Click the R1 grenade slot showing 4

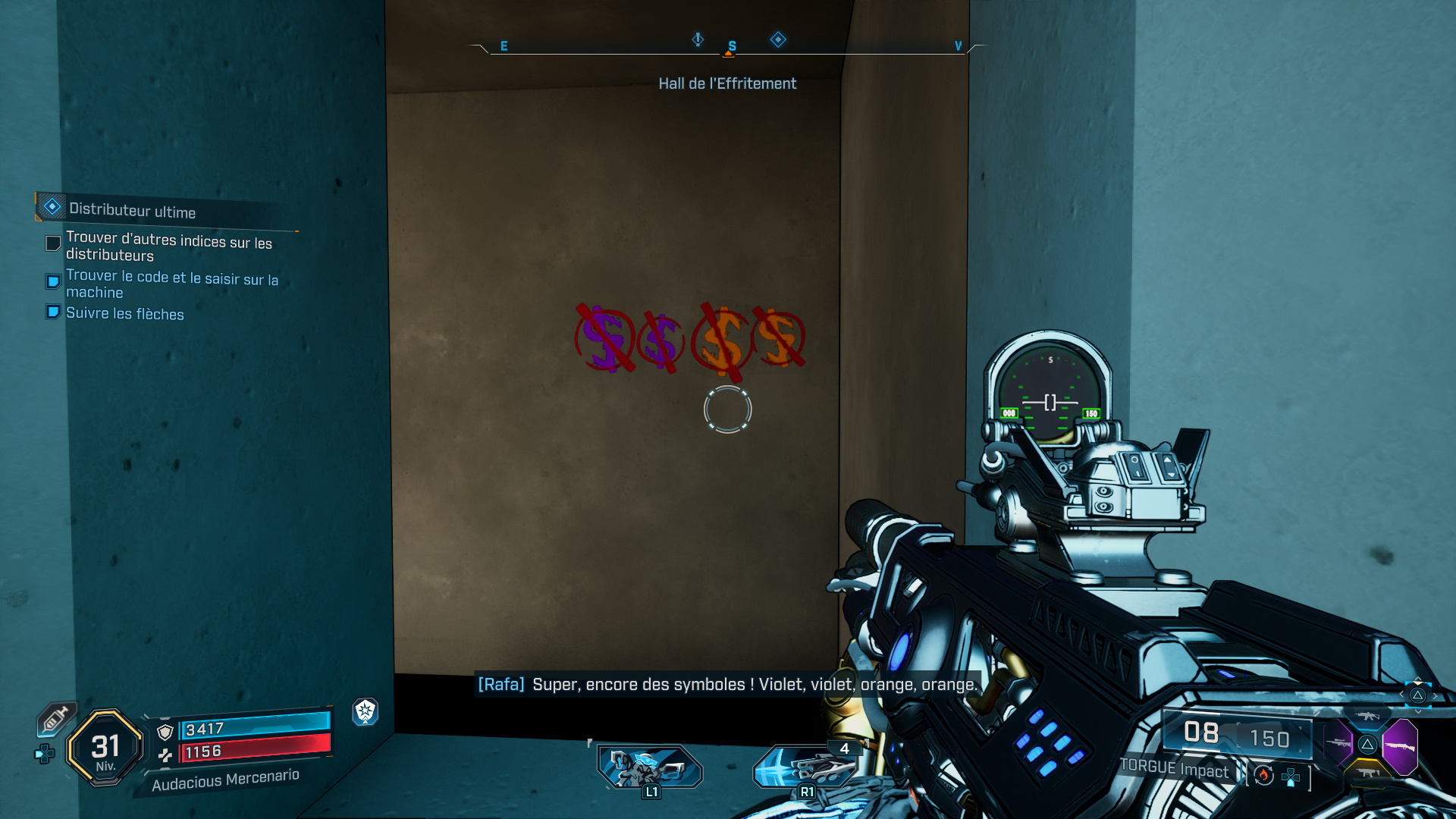click(x=806, y=766)
